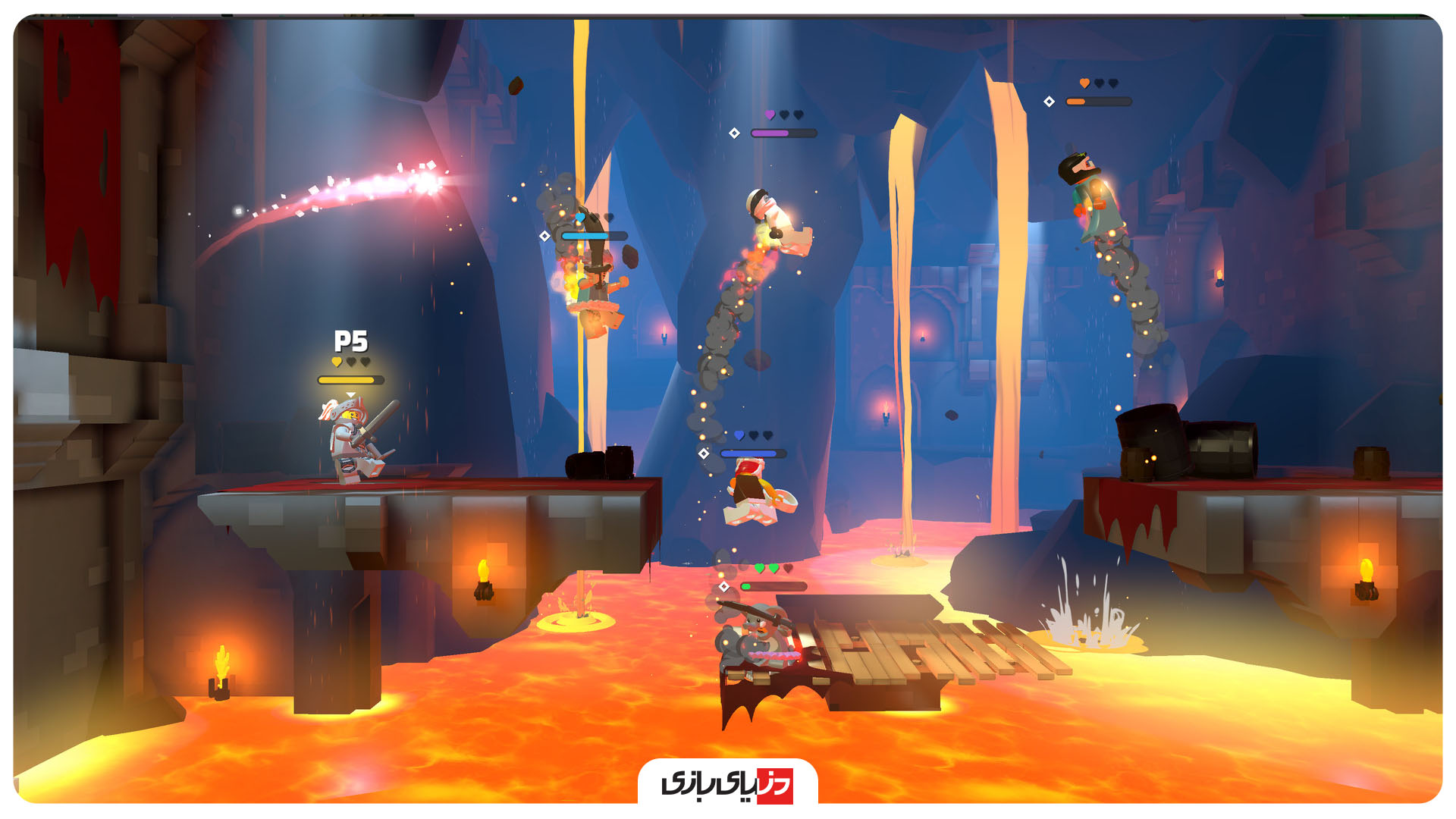1456x819 pixels.
Task: Expand the P5 player nameplate
Action: 351,341
